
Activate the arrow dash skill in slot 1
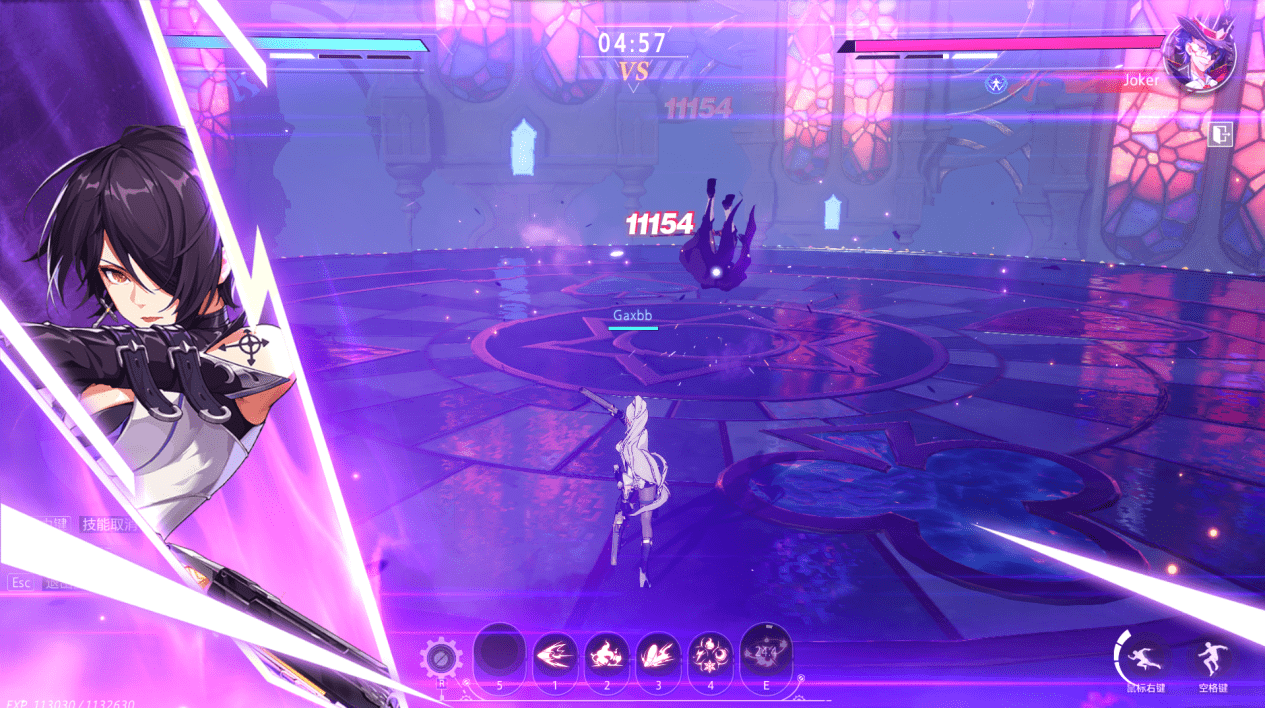click(x=555, y=656)
